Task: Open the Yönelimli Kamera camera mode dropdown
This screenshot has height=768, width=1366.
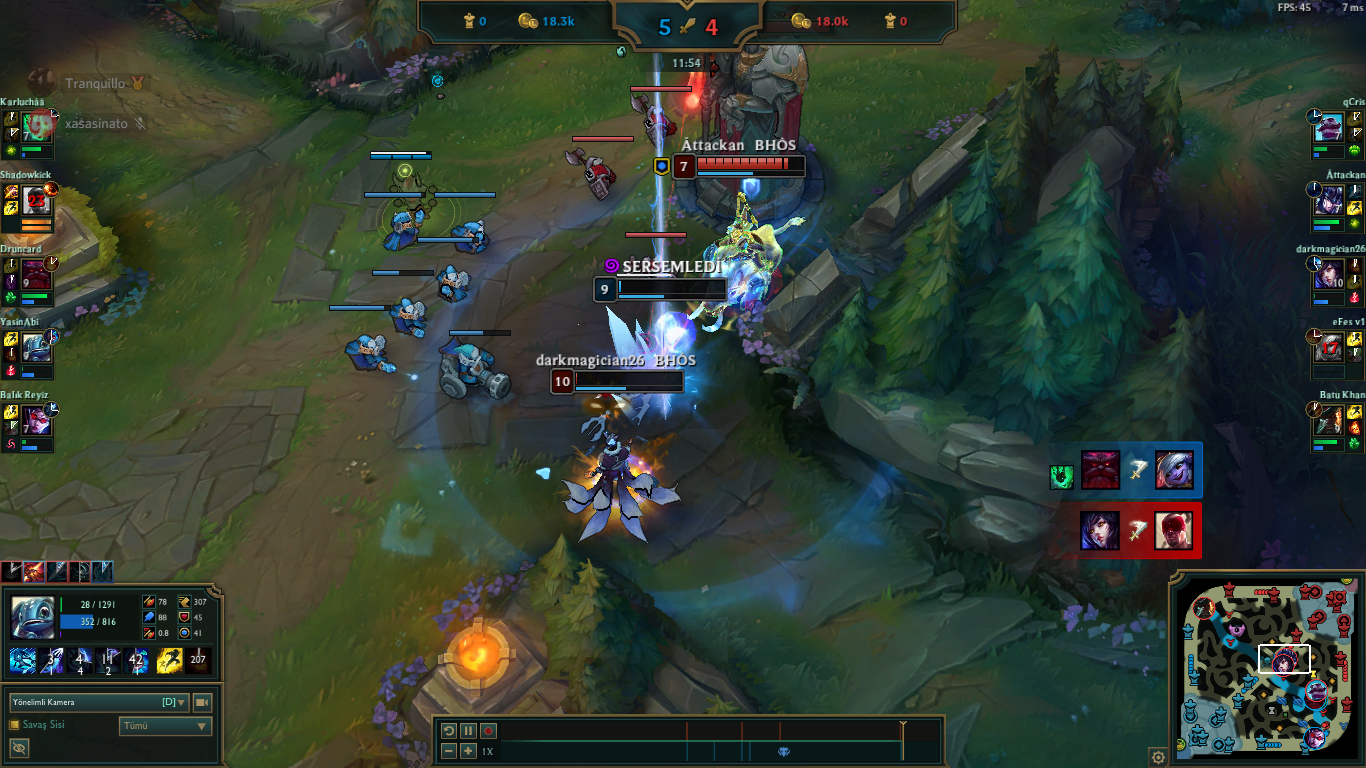Action: (99, 702)
